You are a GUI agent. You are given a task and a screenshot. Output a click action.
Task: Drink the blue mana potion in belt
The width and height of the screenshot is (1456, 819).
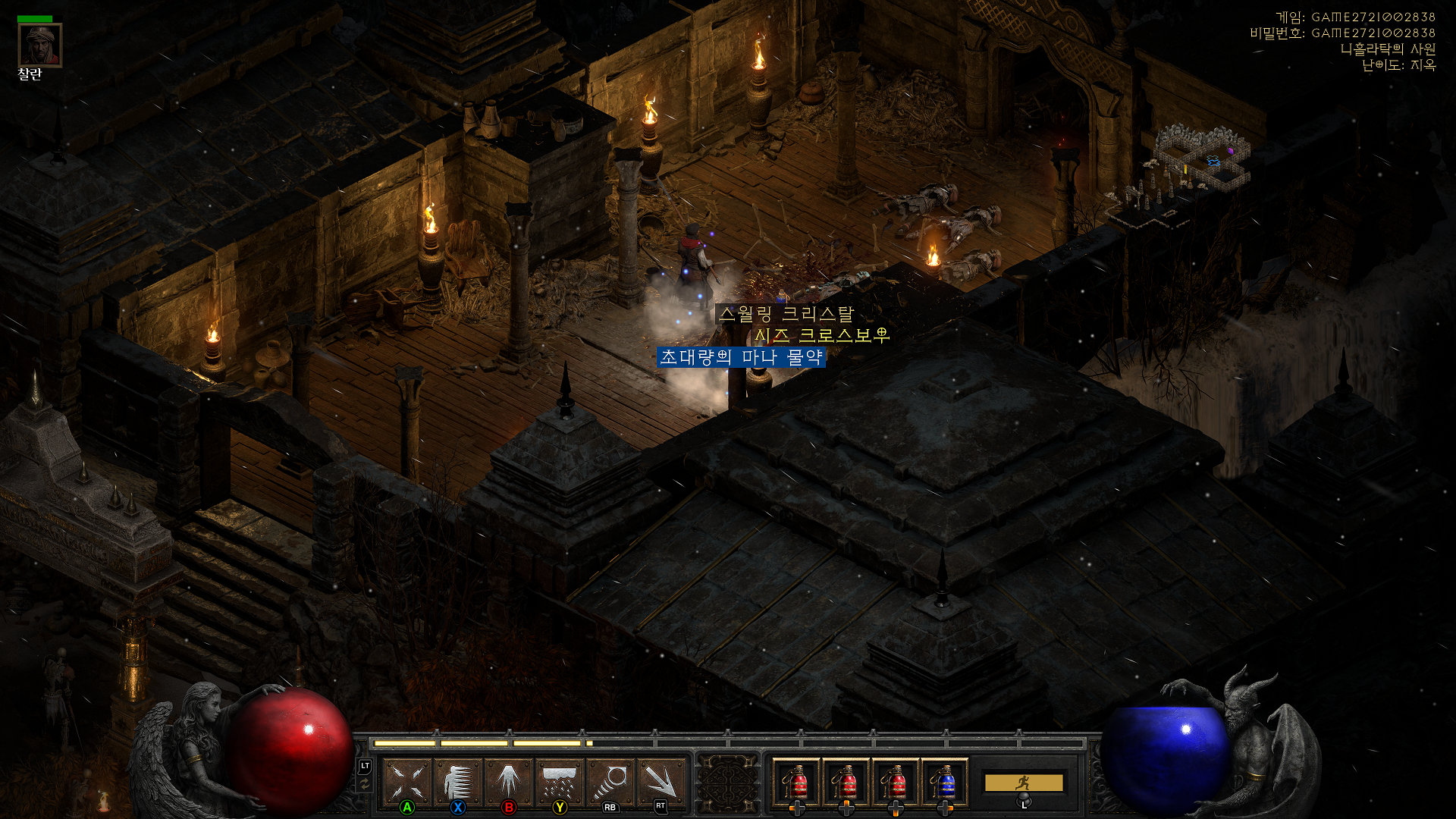(944, 782)
